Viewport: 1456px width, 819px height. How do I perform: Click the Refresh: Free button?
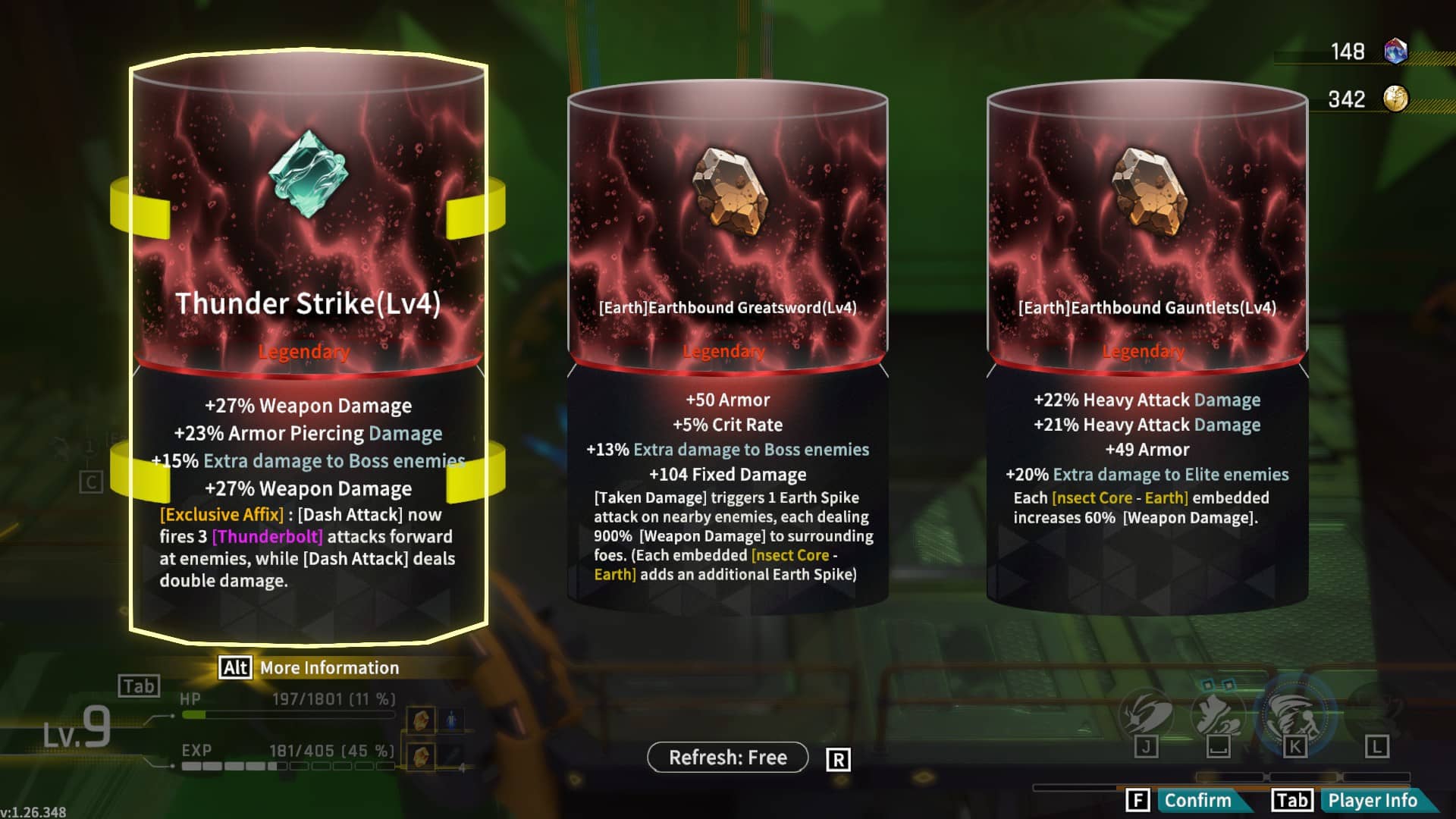coord(727,758)
